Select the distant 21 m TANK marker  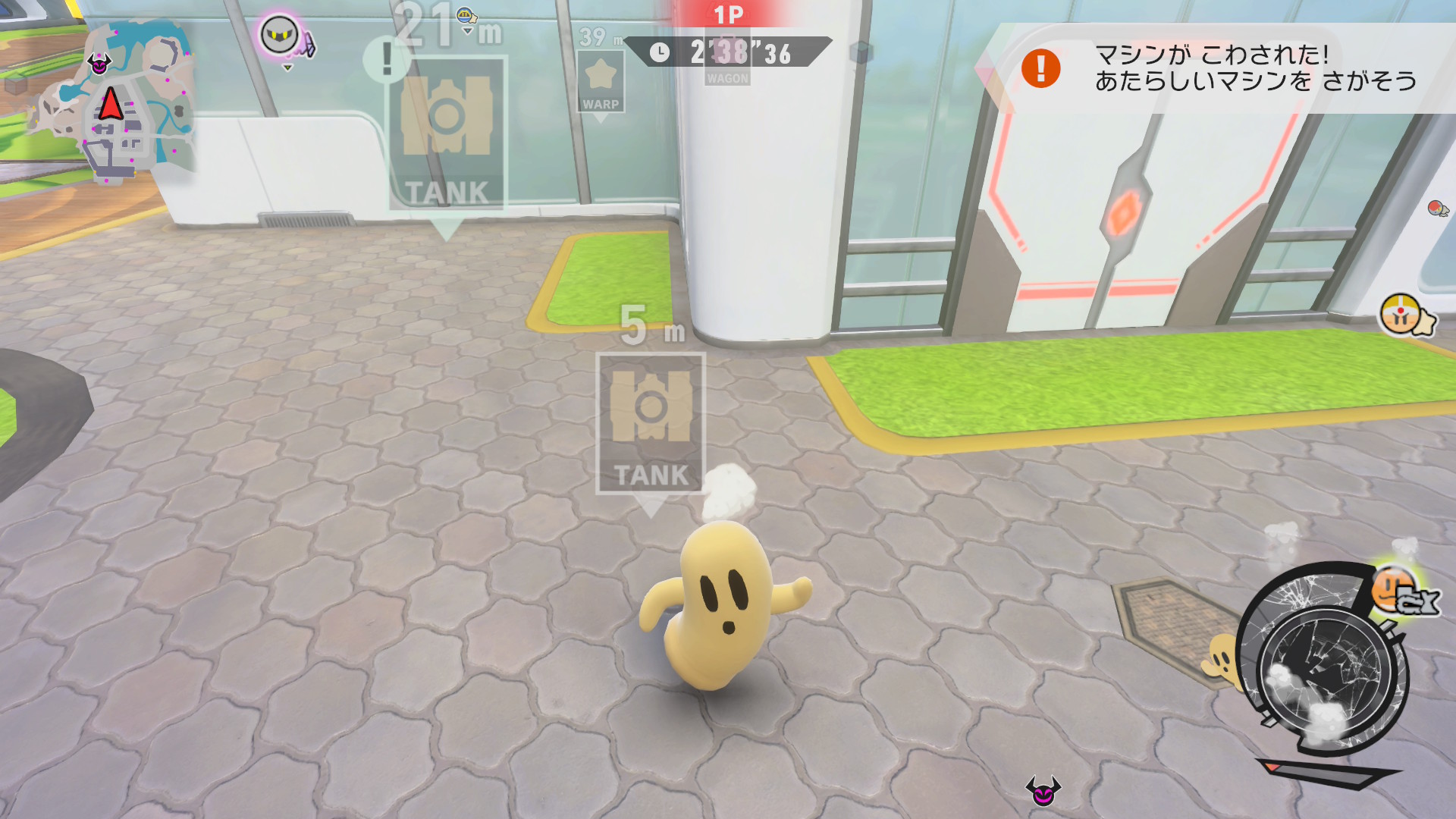click(446, 134)
